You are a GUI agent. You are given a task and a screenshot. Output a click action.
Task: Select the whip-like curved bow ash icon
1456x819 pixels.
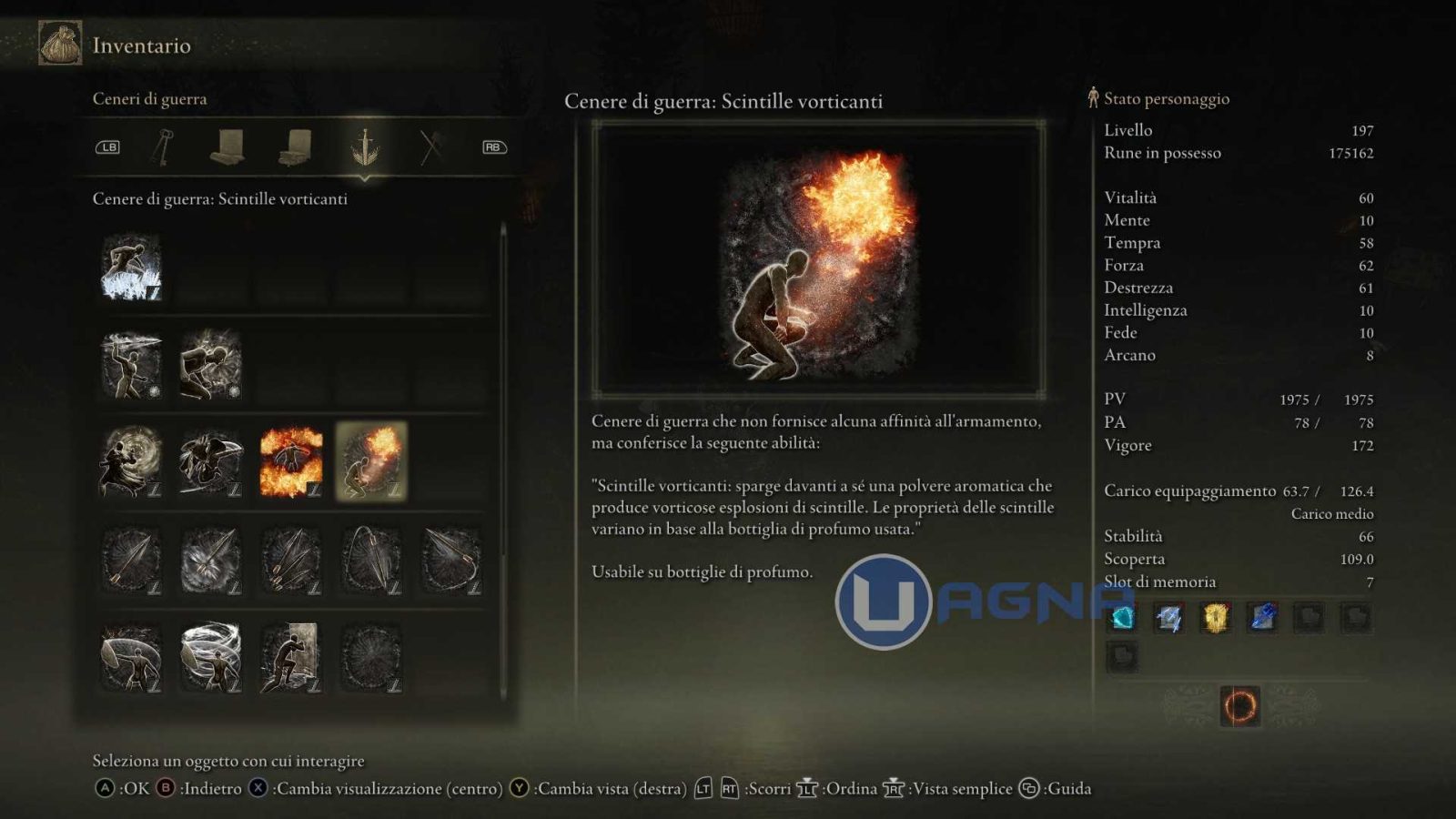pos(371,559)
